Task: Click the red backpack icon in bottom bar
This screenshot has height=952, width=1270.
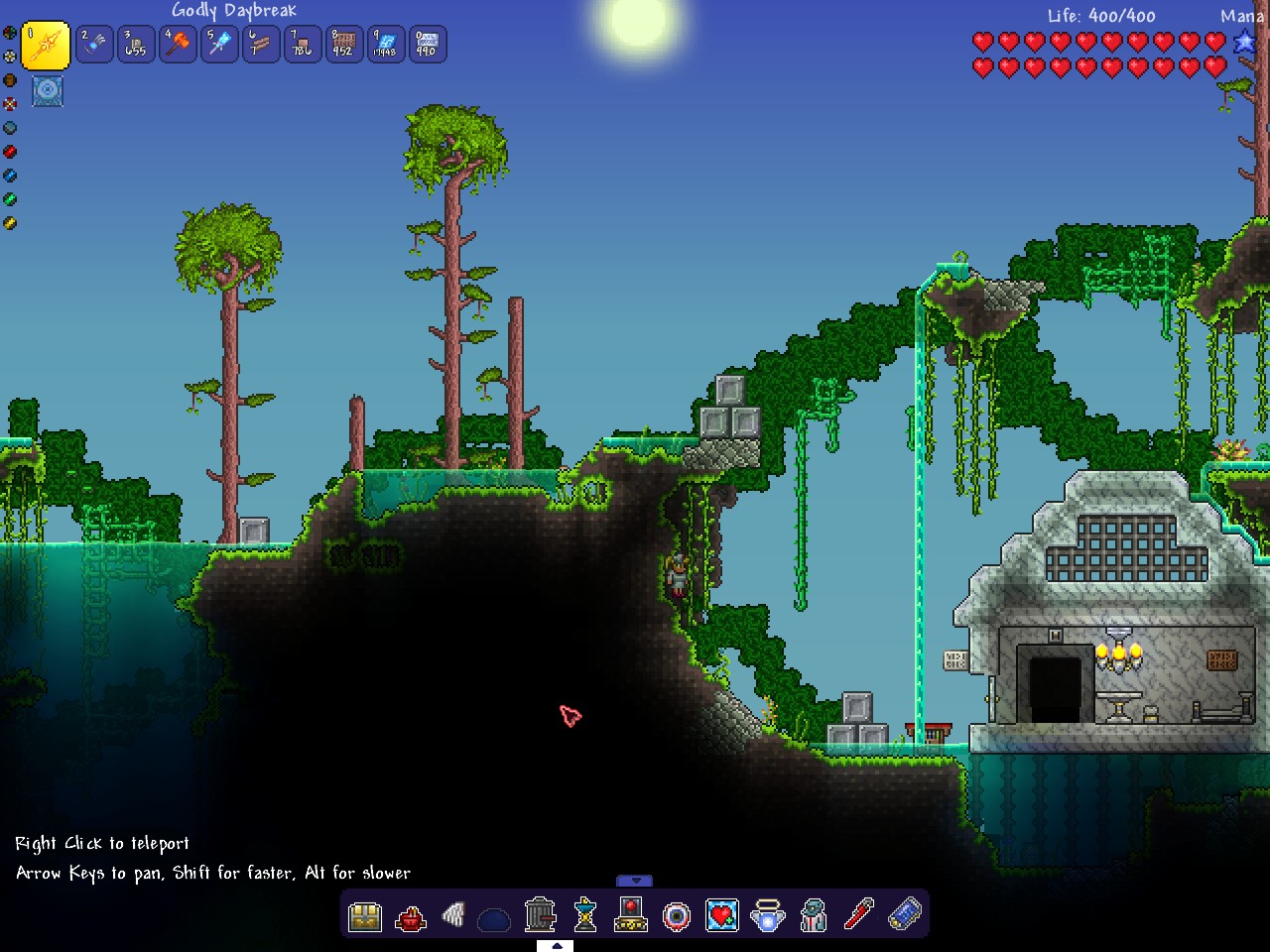Action: 410,916
